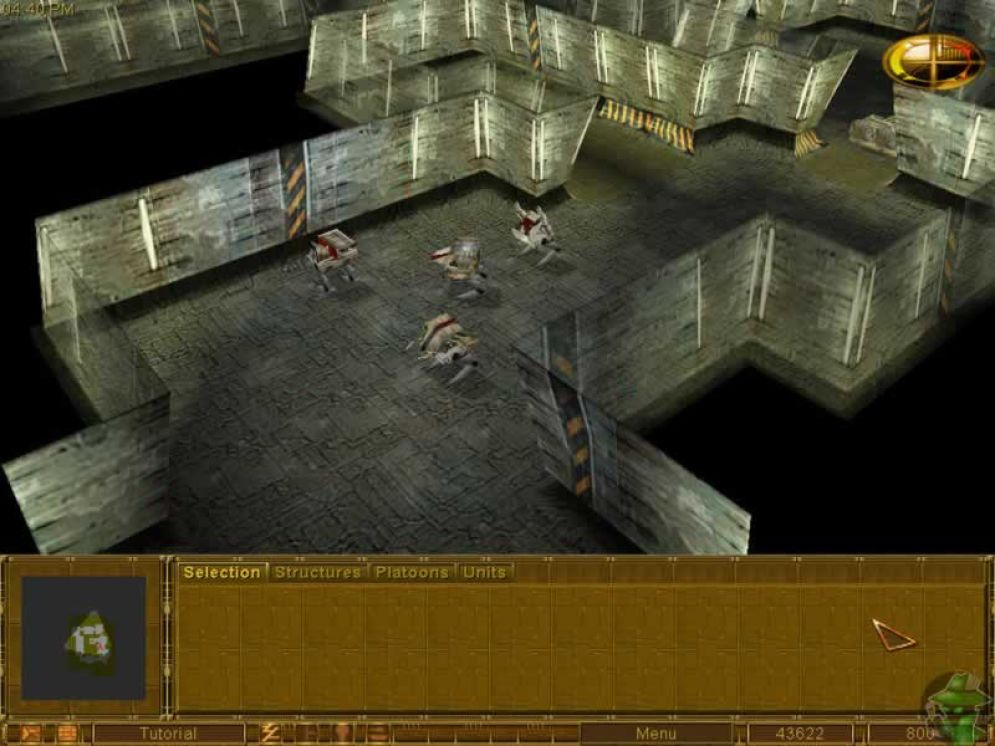This screenshot has width=995, height=746.
Task: Activate the lightning bolt icon on the bottom bar
Action: click(270, 734)
